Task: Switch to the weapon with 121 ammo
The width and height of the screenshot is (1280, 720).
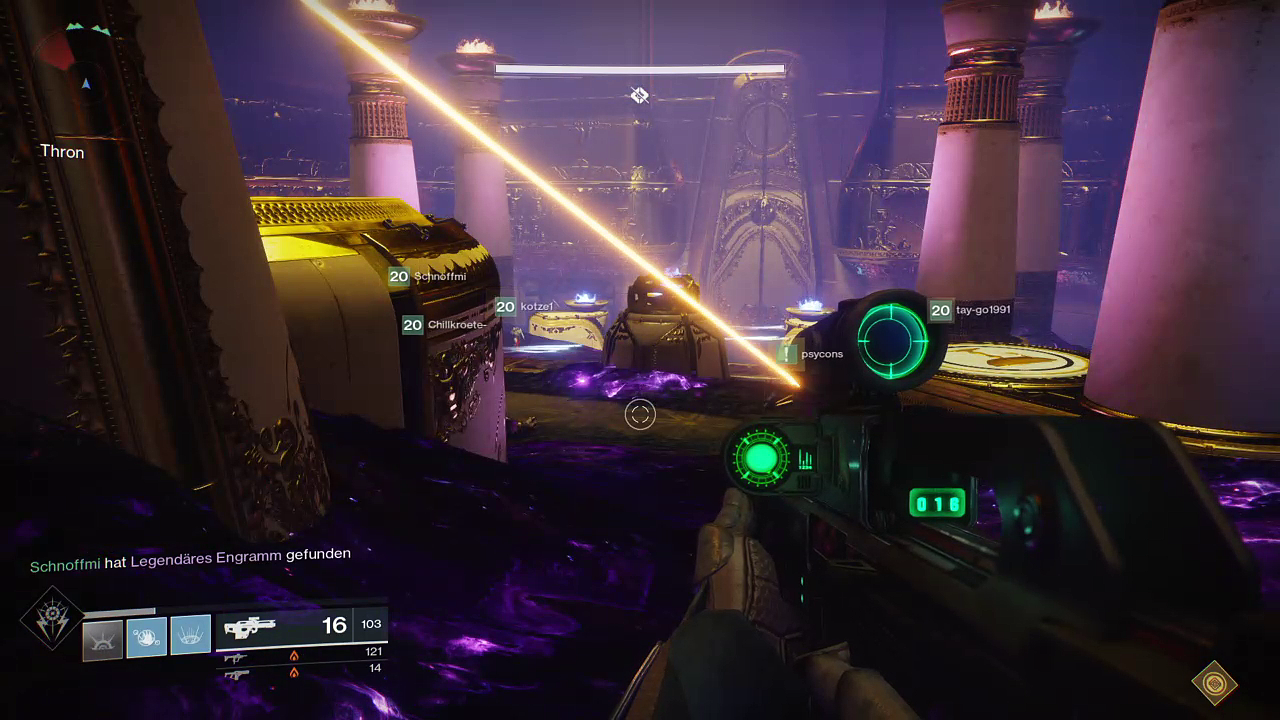Action: (x=301, y=654)
